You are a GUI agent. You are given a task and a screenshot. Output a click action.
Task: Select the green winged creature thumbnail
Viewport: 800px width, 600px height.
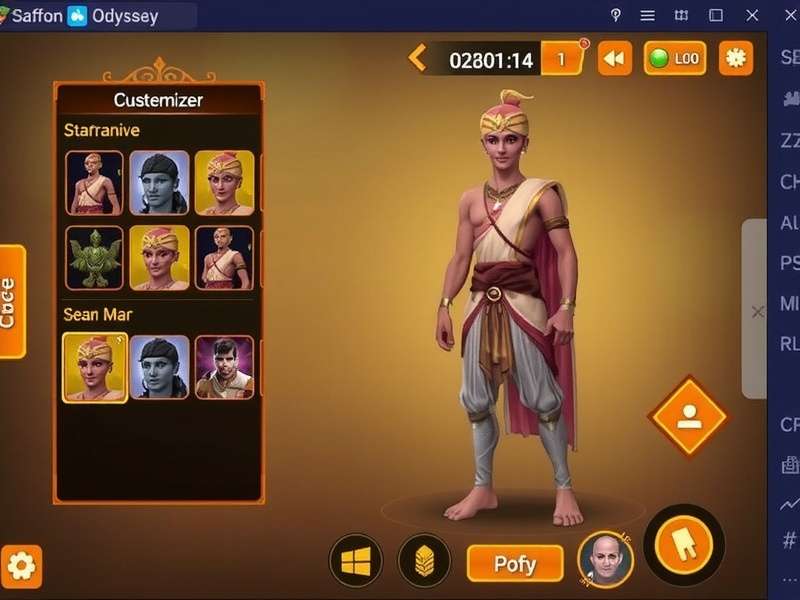95,258
